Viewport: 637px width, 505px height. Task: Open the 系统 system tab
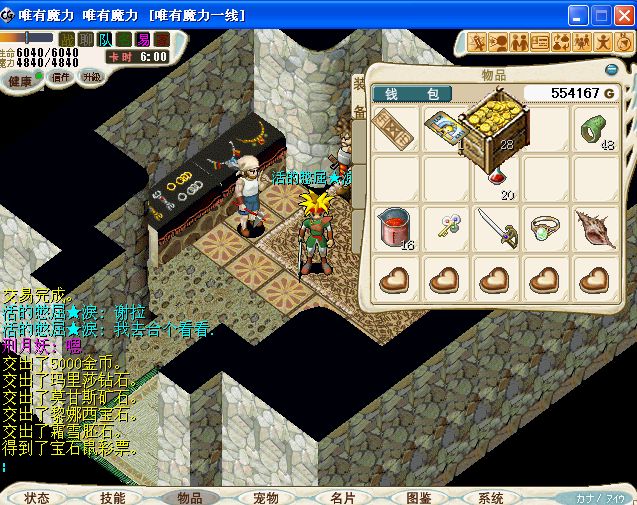[490, 497]
